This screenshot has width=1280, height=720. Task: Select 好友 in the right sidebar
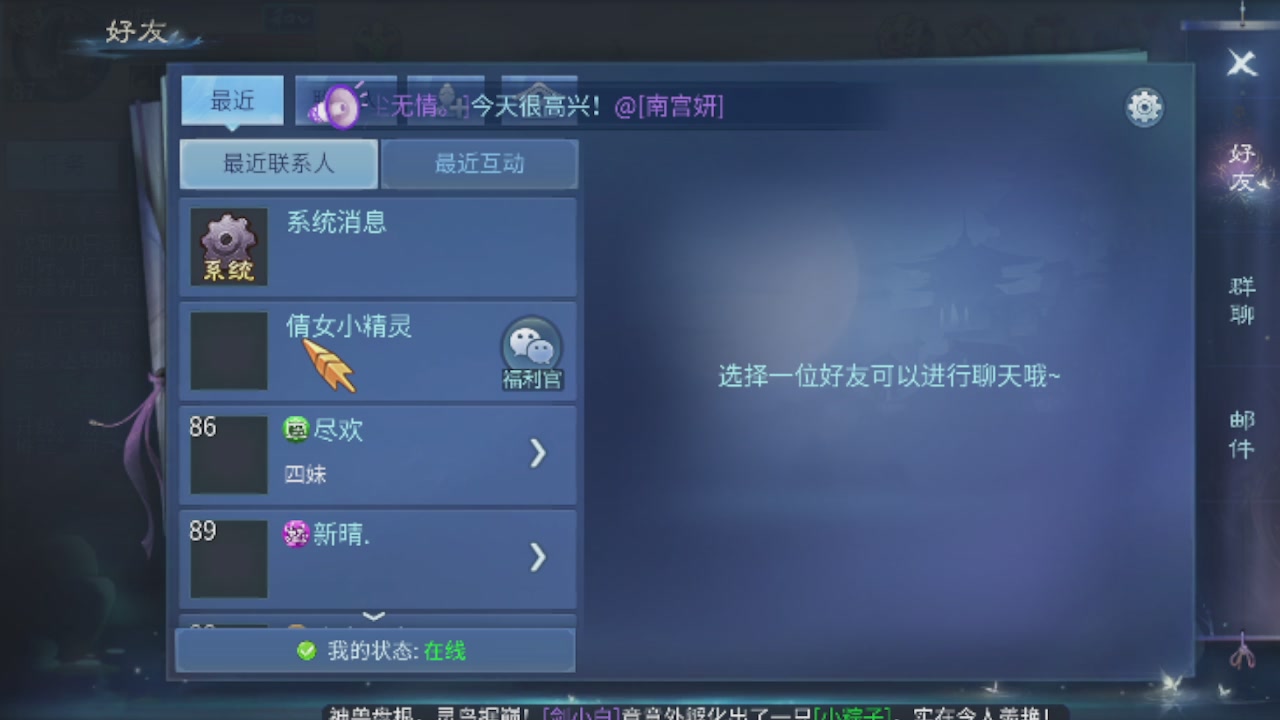click(x=1240, y=165)
